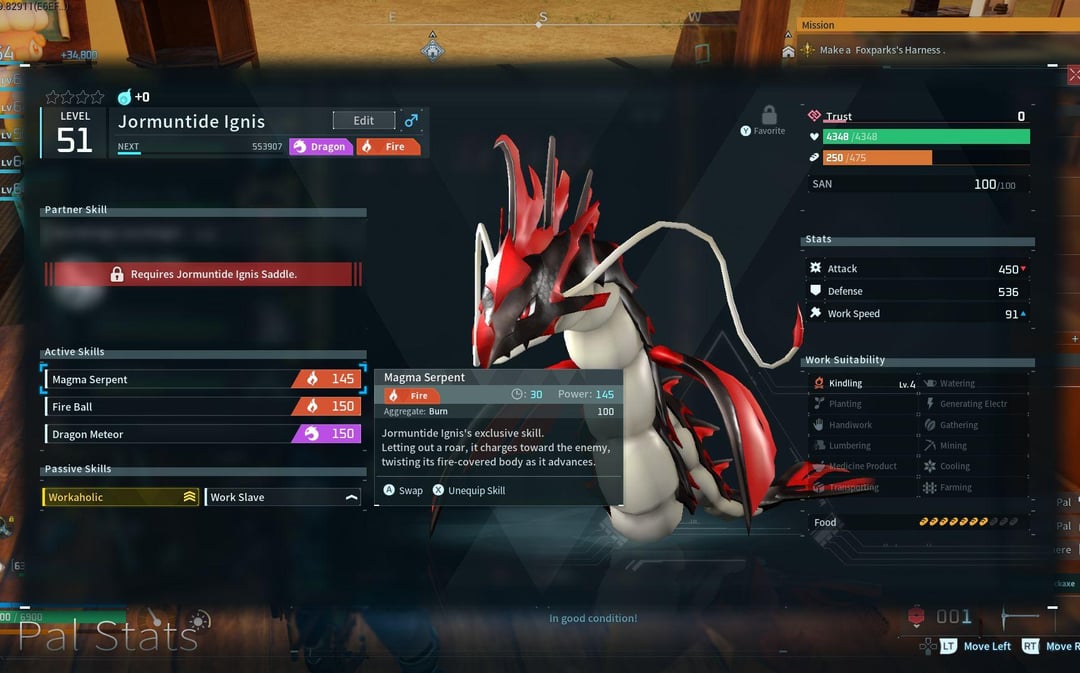Select the Kindling work suitability entry
Screen dimensions: 1080x673
click(864, 383)
